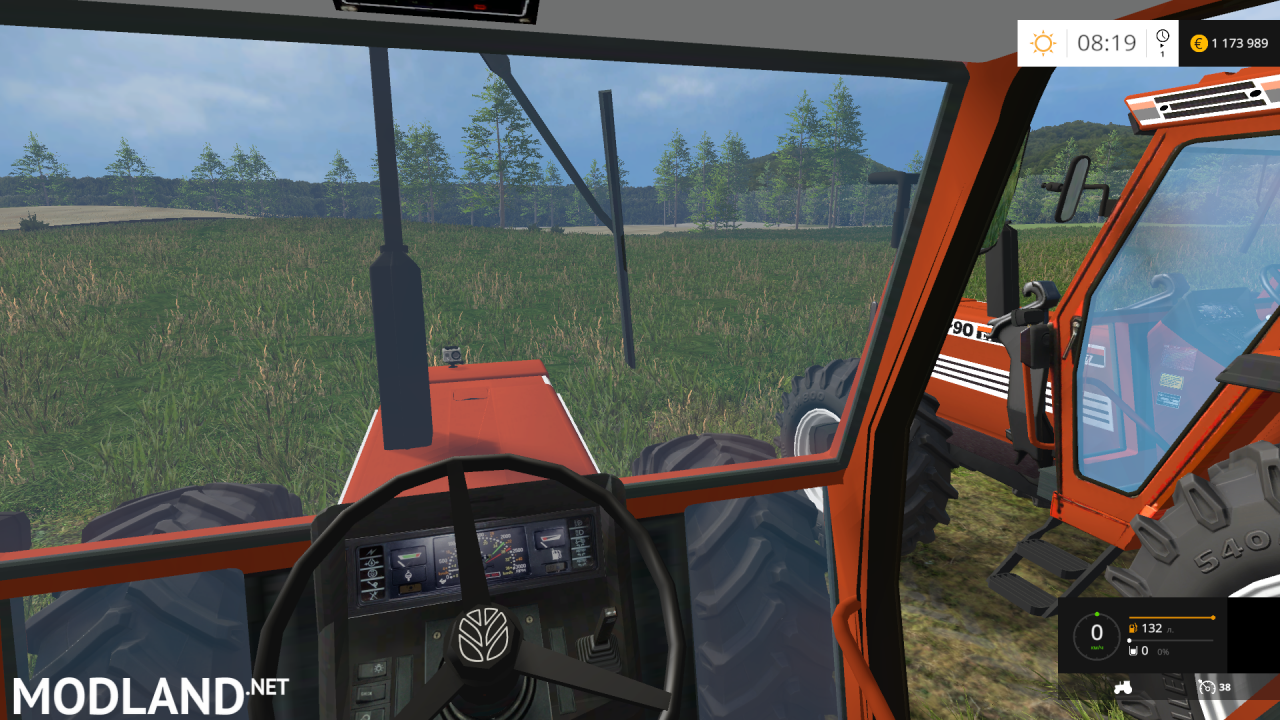Select the time display reading 08:19

pyautogui.click(x=1107, y=42)
